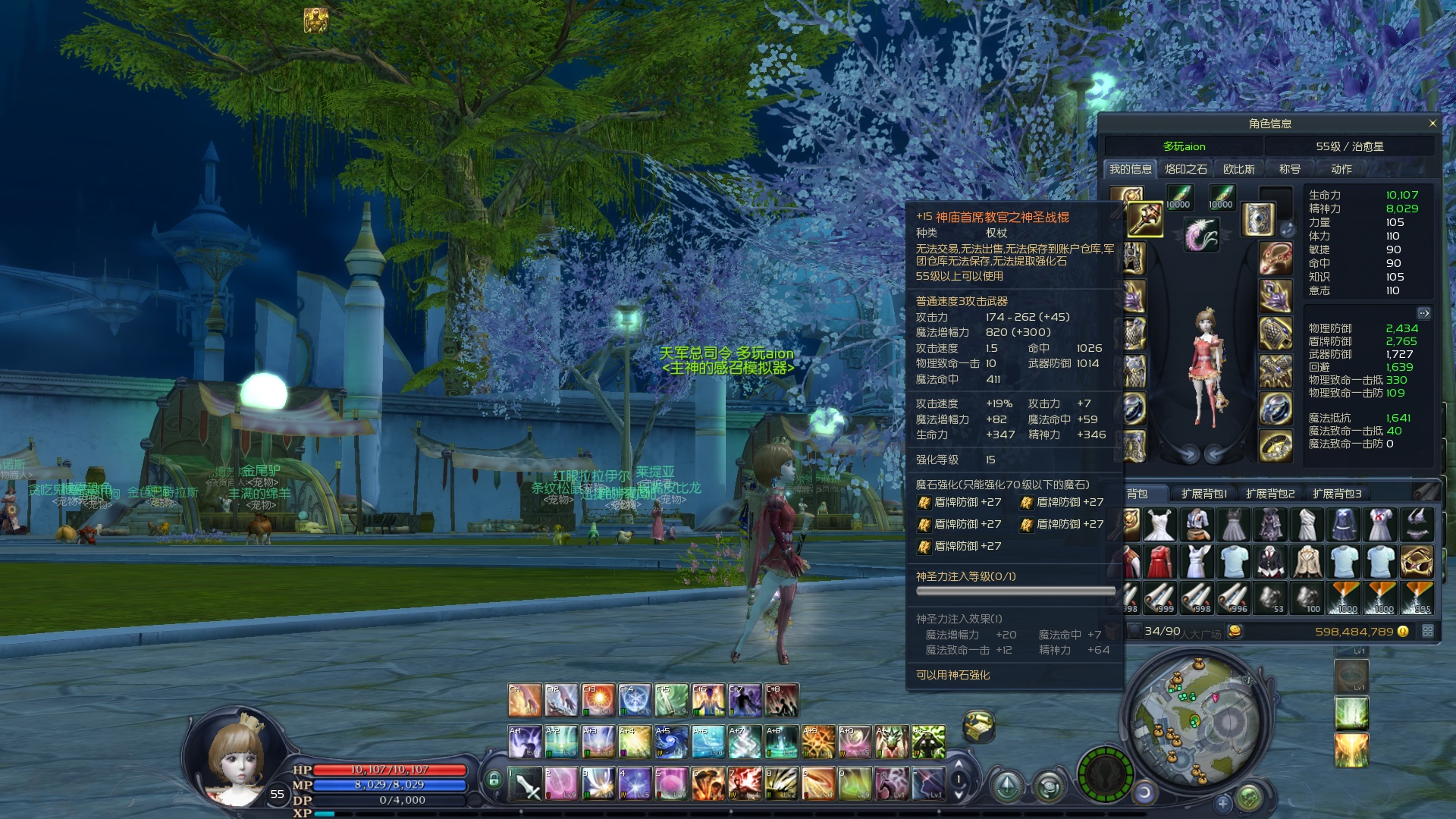Switch to 扩展背包3 bag tab
Image resolution: width=1456 pixels, height=819 pixels.
tap(1336, 494)
